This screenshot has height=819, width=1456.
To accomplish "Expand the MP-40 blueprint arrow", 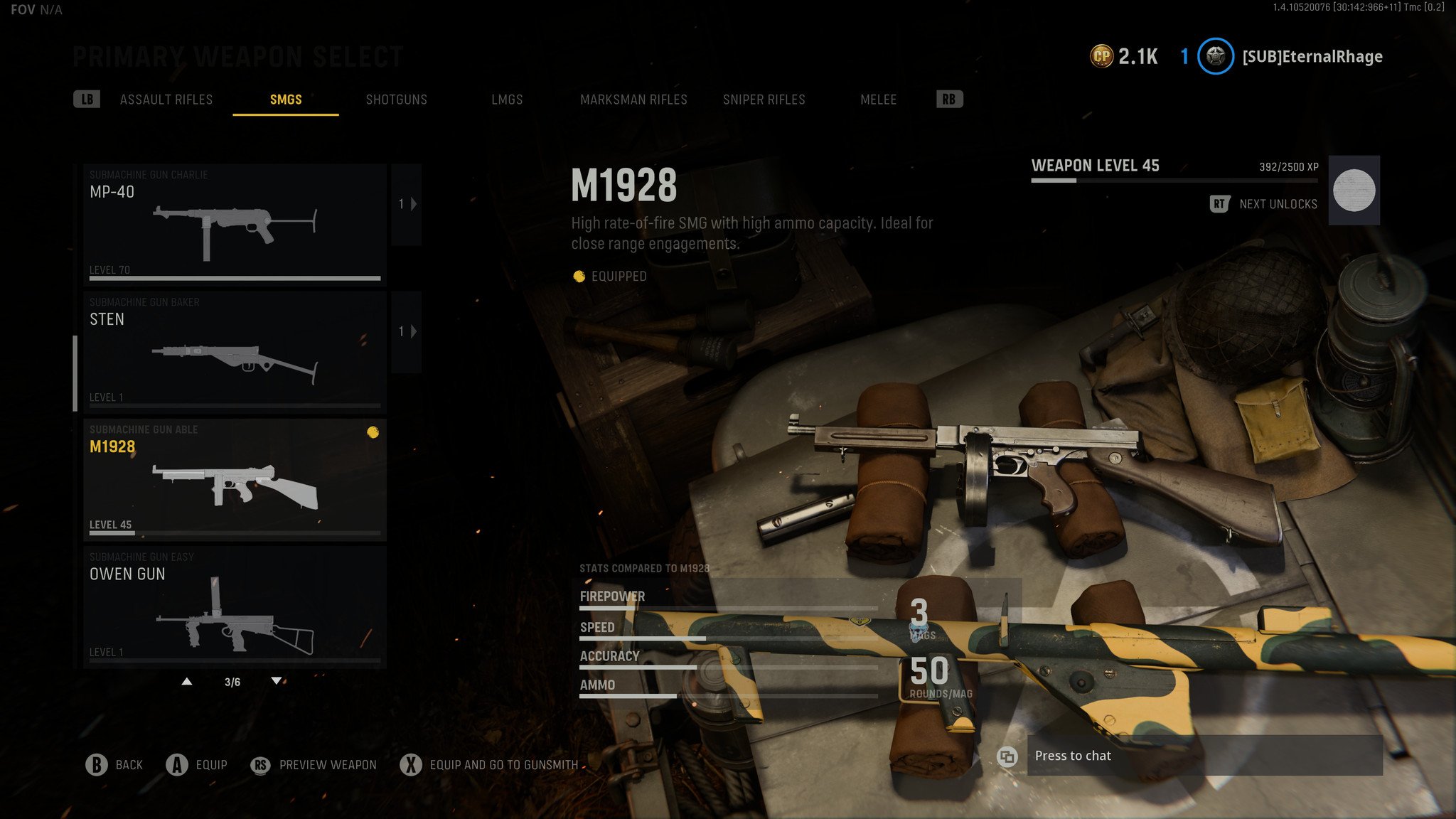I will click(407, 205).
